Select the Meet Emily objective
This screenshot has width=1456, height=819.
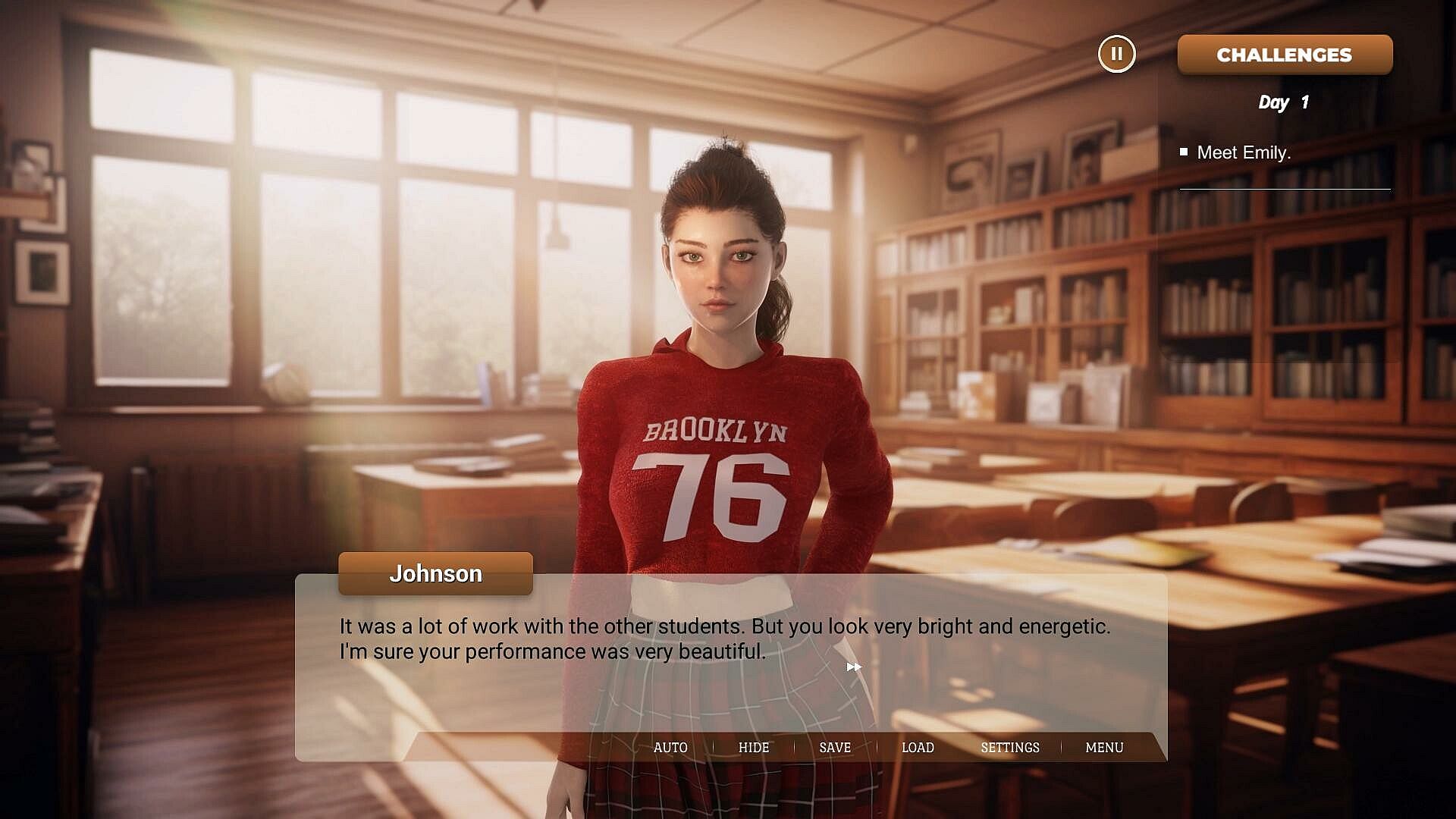[1243, 152]
